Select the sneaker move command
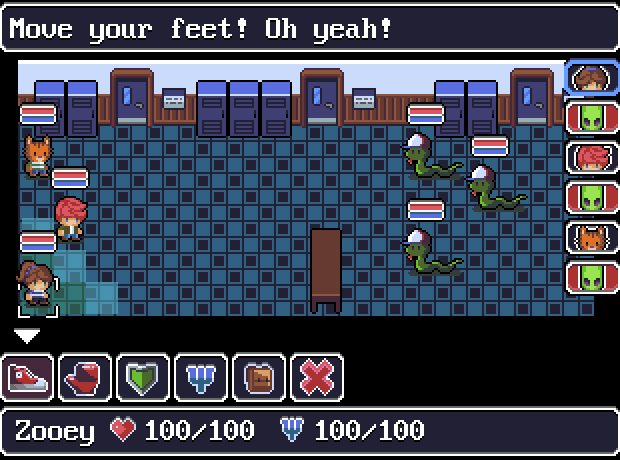This screenshot has height=460, width=620. (27, 377)
